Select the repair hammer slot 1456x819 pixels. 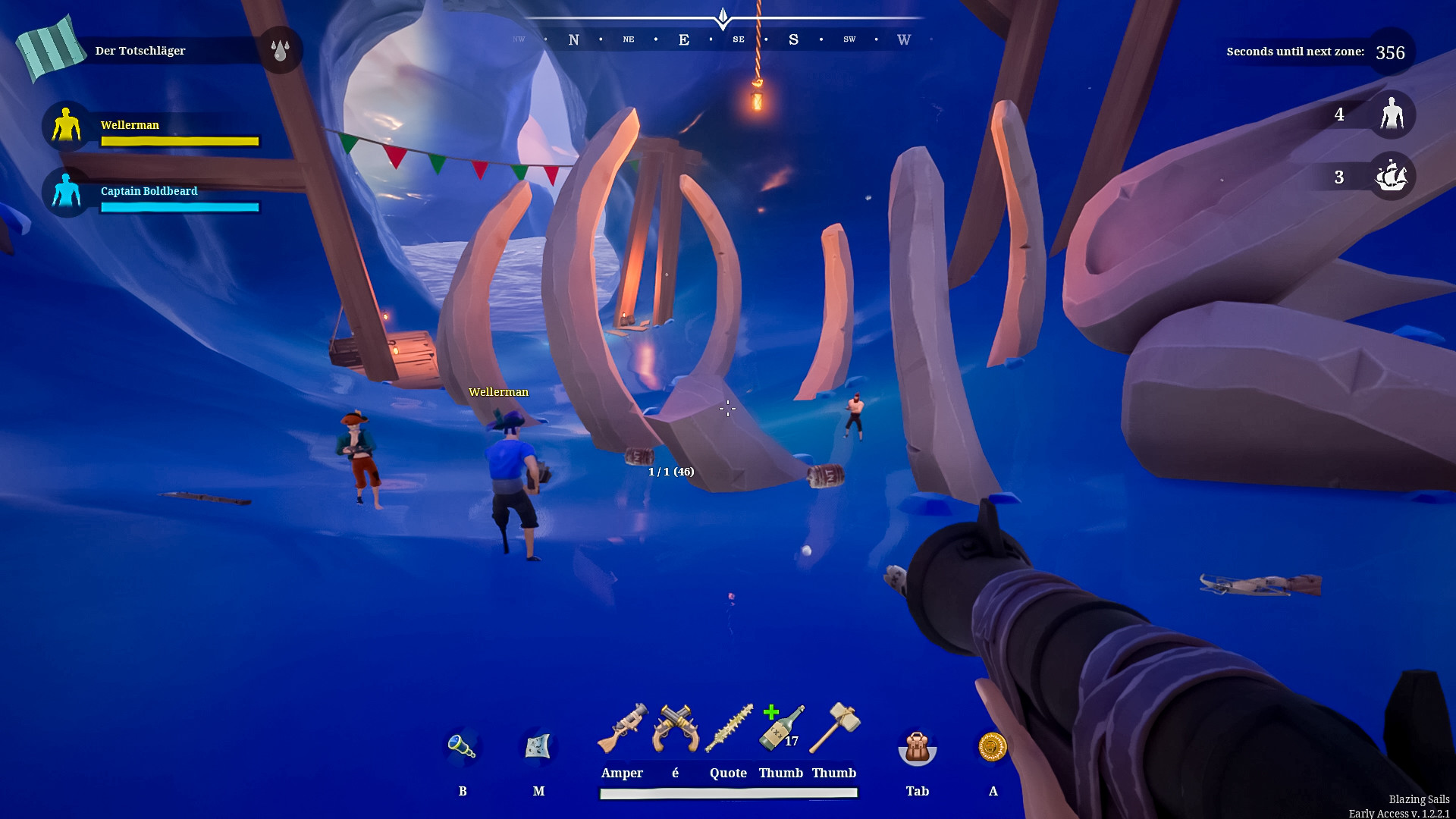(834, 729)
